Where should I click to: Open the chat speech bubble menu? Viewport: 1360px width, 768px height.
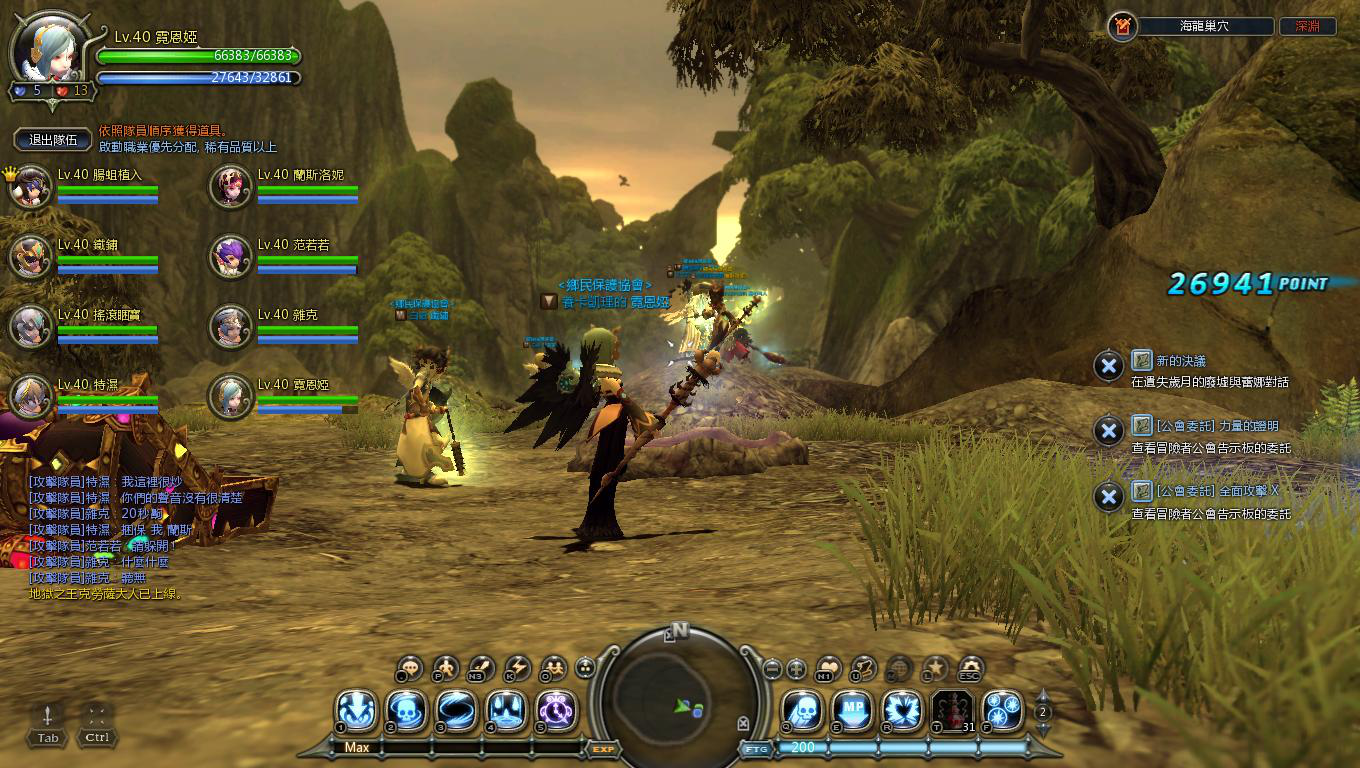coord(409,667)
